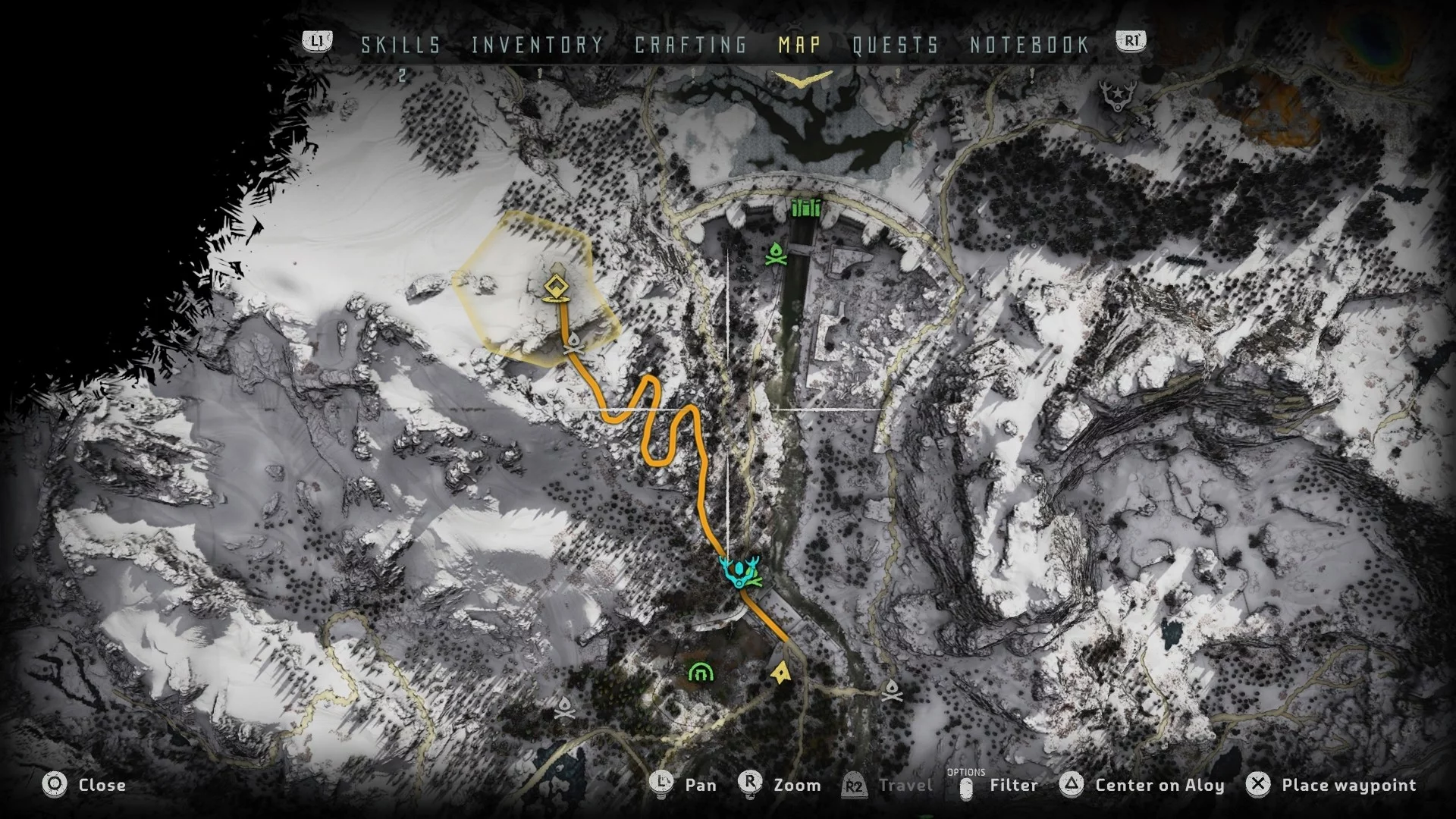Image resolution: width=1456 pixels, height=819 pixels.
Task: Select the yellow diamond quest objective marker
Action: click(556, 287)
